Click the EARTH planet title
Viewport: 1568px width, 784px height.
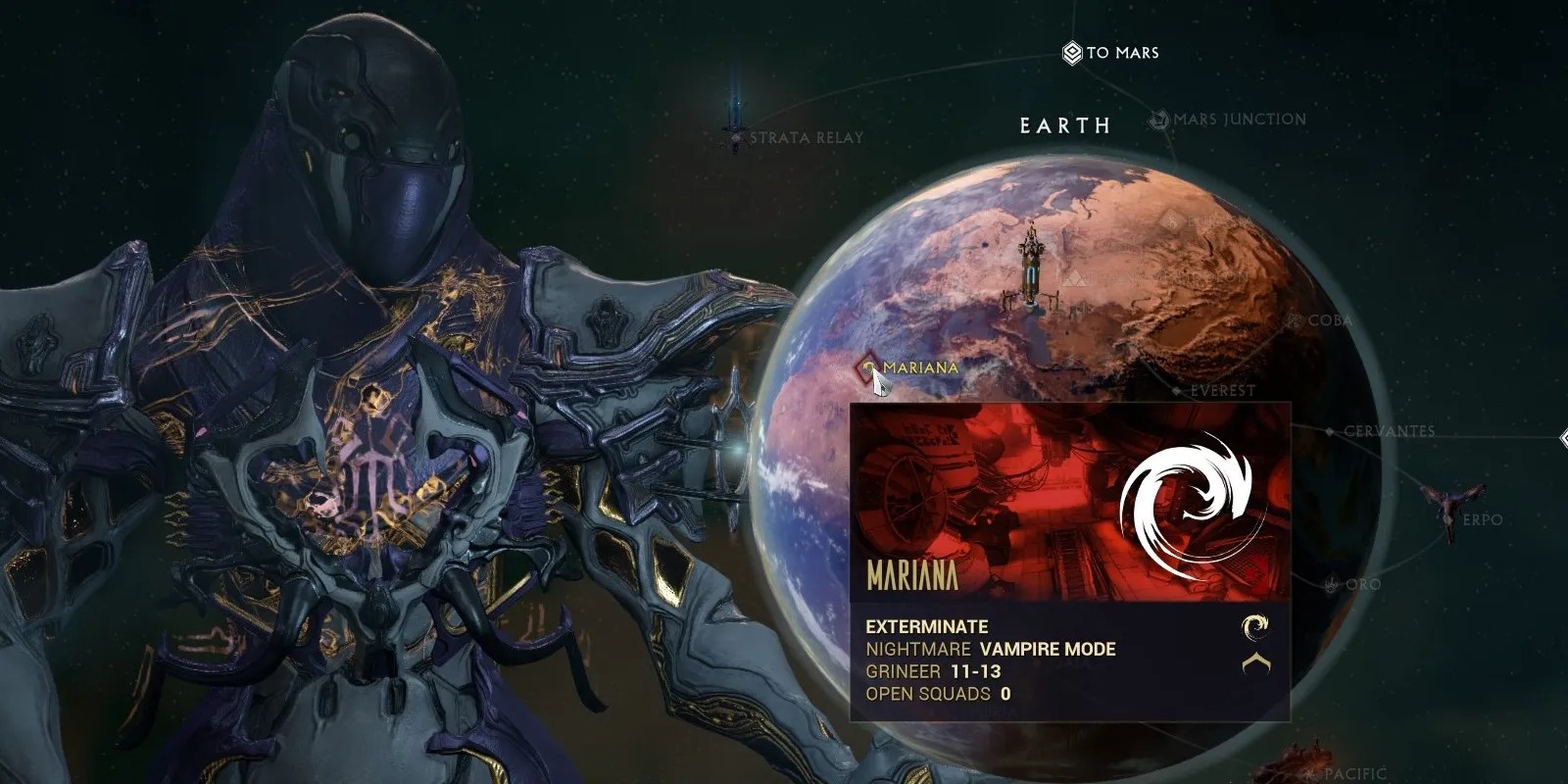tap(1065, 125)
